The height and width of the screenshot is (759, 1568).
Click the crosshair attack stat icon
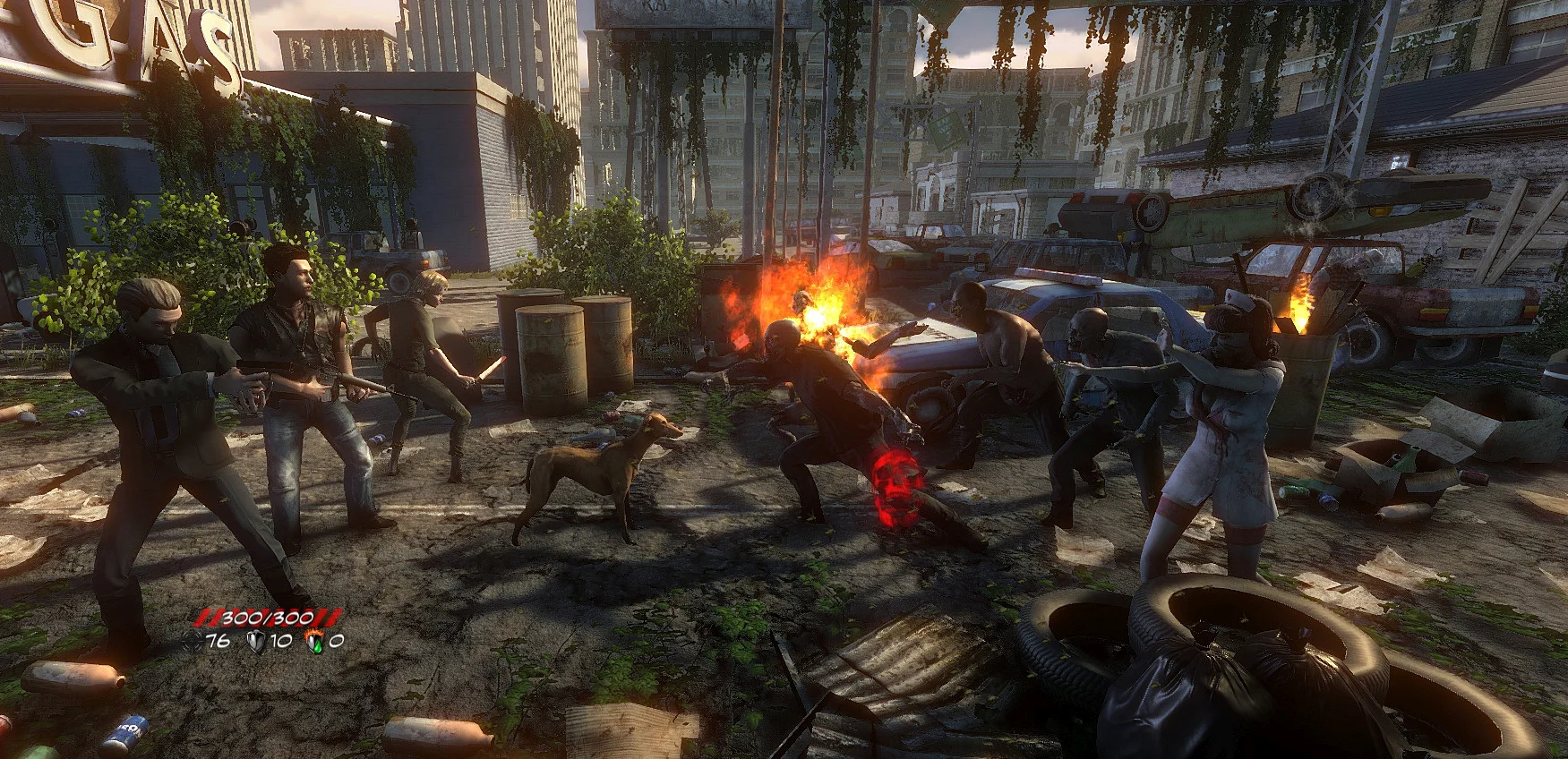(x=194, y=640)
